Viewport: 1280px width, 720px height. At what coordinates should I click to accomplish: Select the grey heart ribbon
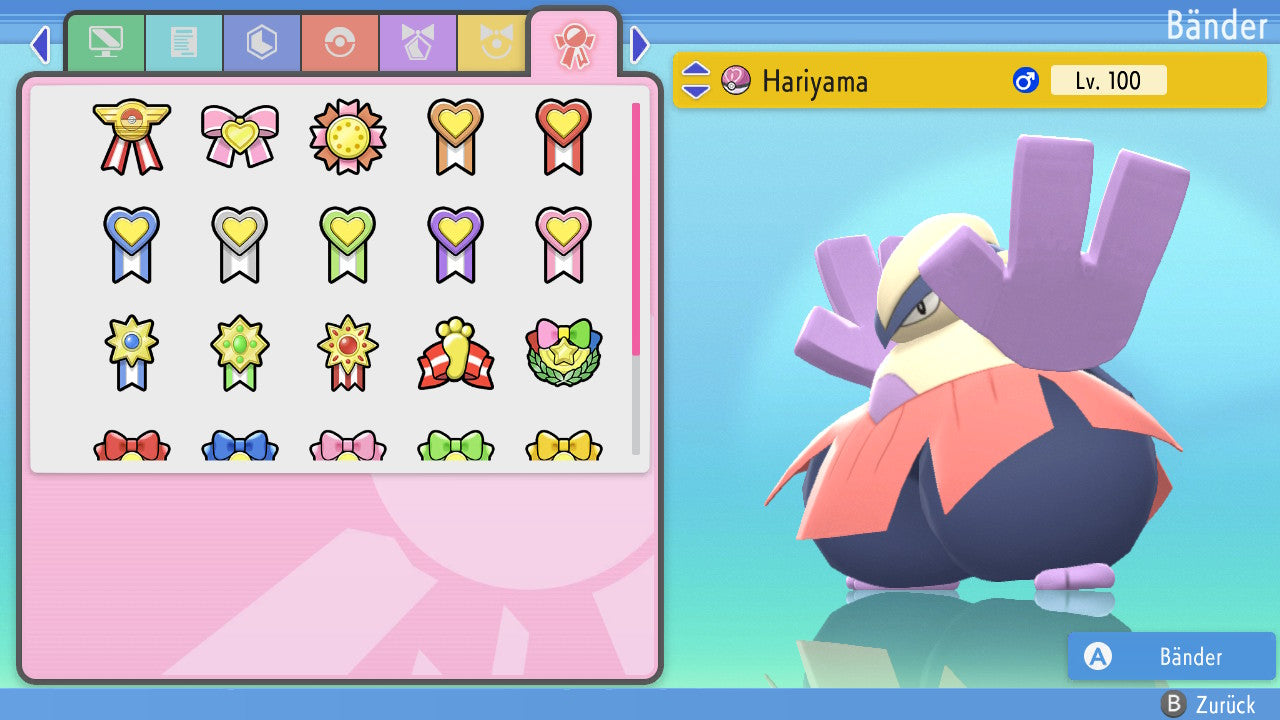239,244
